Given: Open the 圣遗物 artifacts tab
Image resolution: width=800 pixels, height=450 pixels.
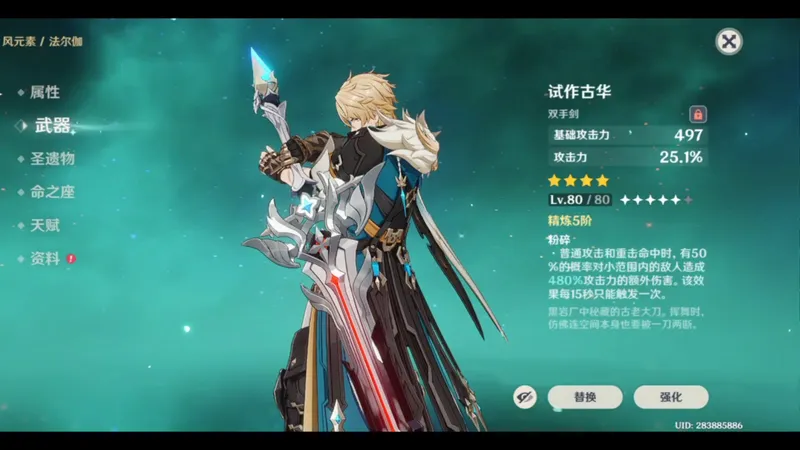Looking at the screenshot, I should (x=52, y=158).
